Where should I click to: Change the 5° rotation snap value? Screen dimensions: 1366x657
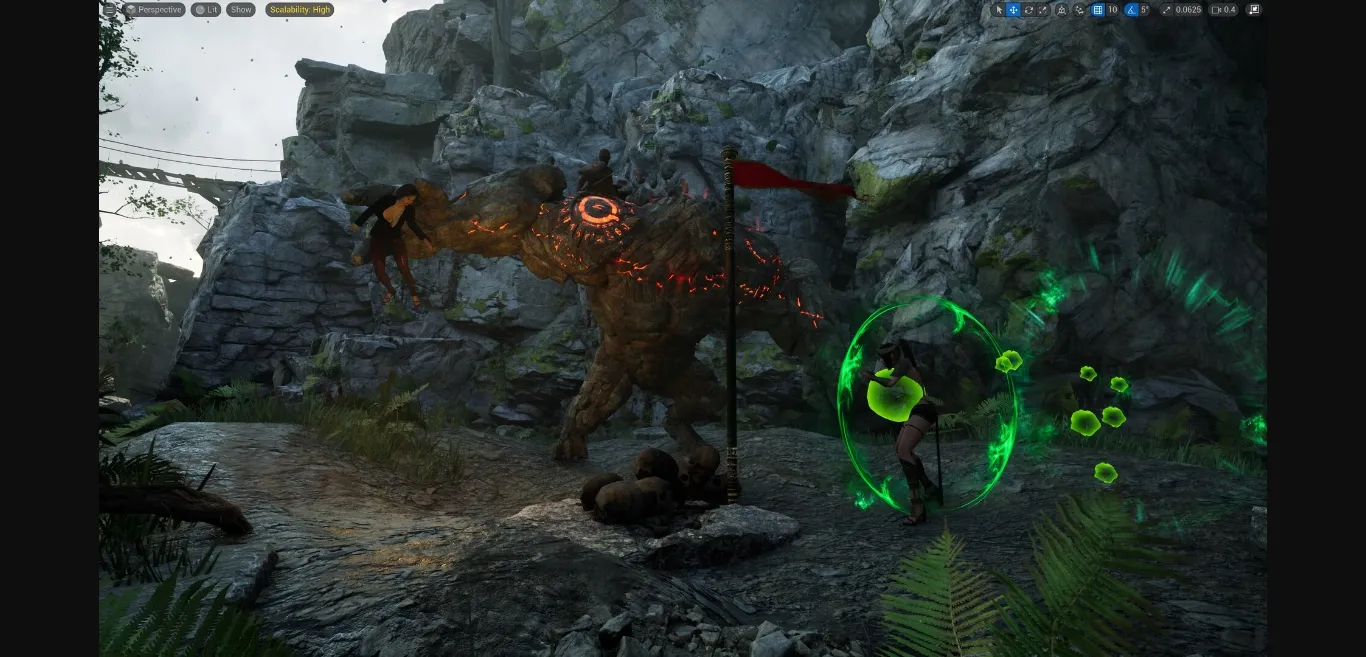coord(1146,10)
